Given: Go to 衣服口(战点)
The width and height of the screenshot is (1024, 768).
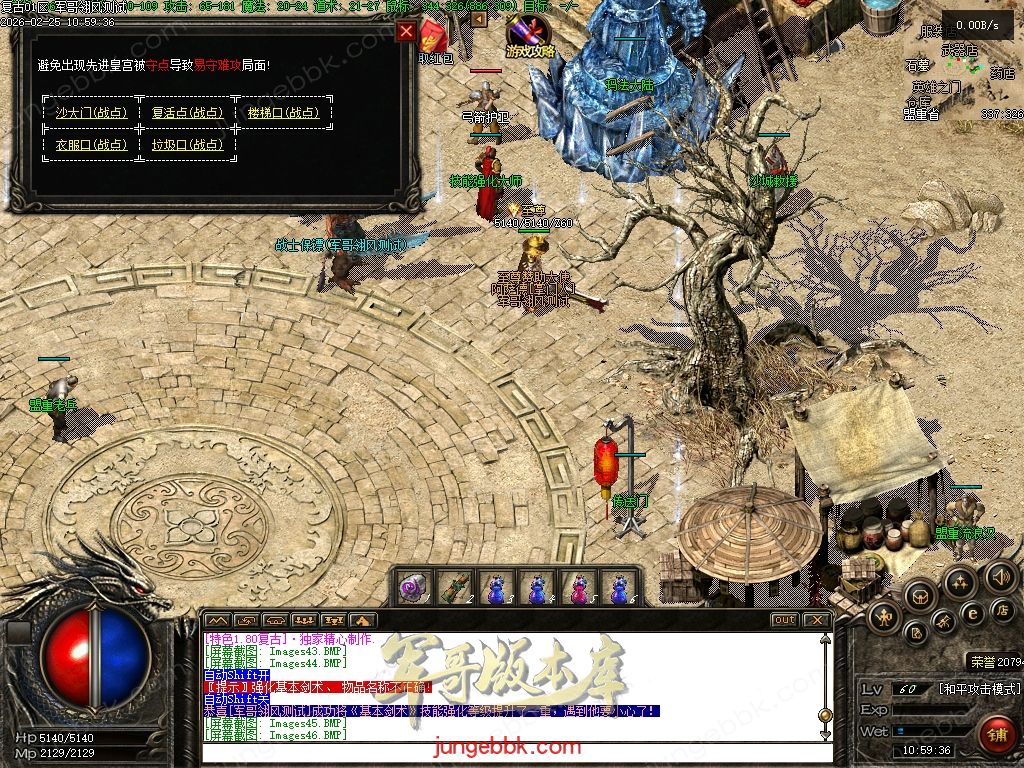Looking at the screenshot, I should pyautogui.click(x=91, y=145).
